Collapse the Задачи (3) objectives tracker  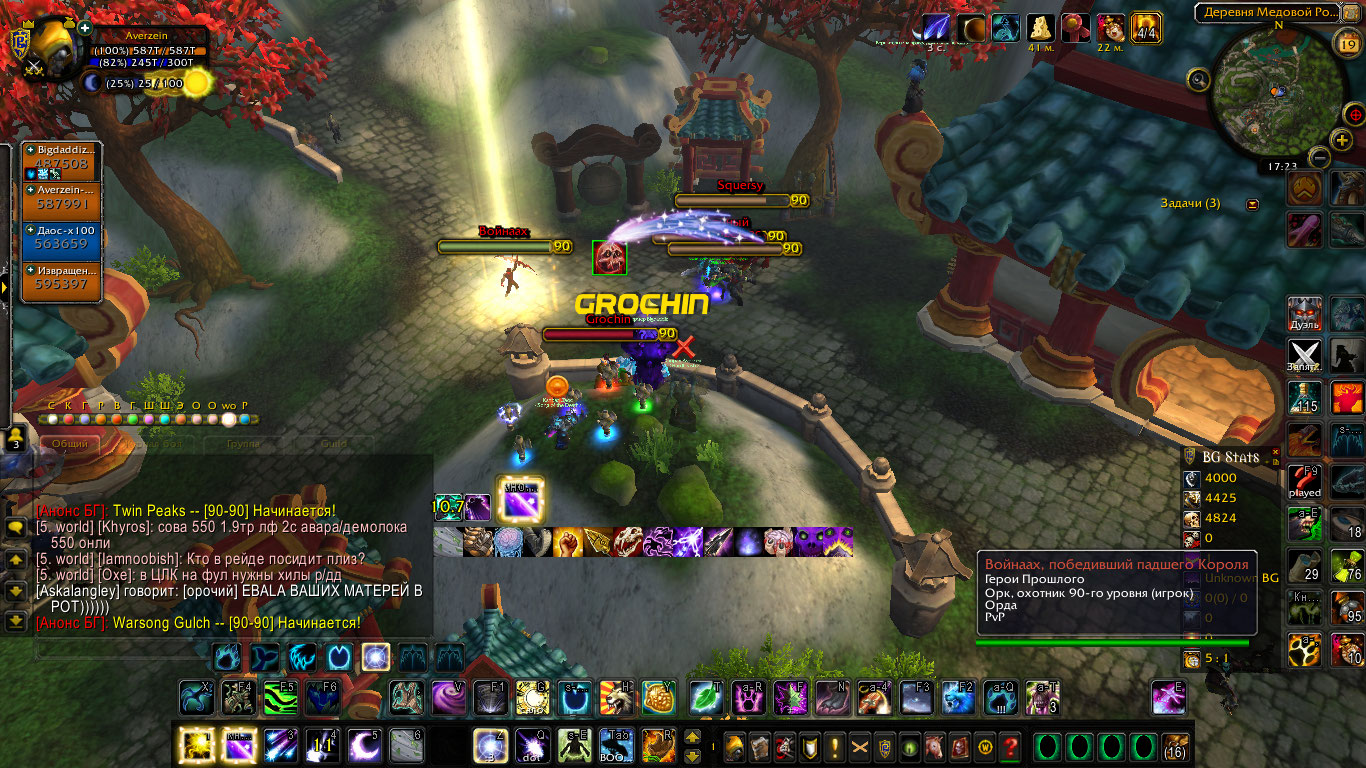[x=1252, y=204]
